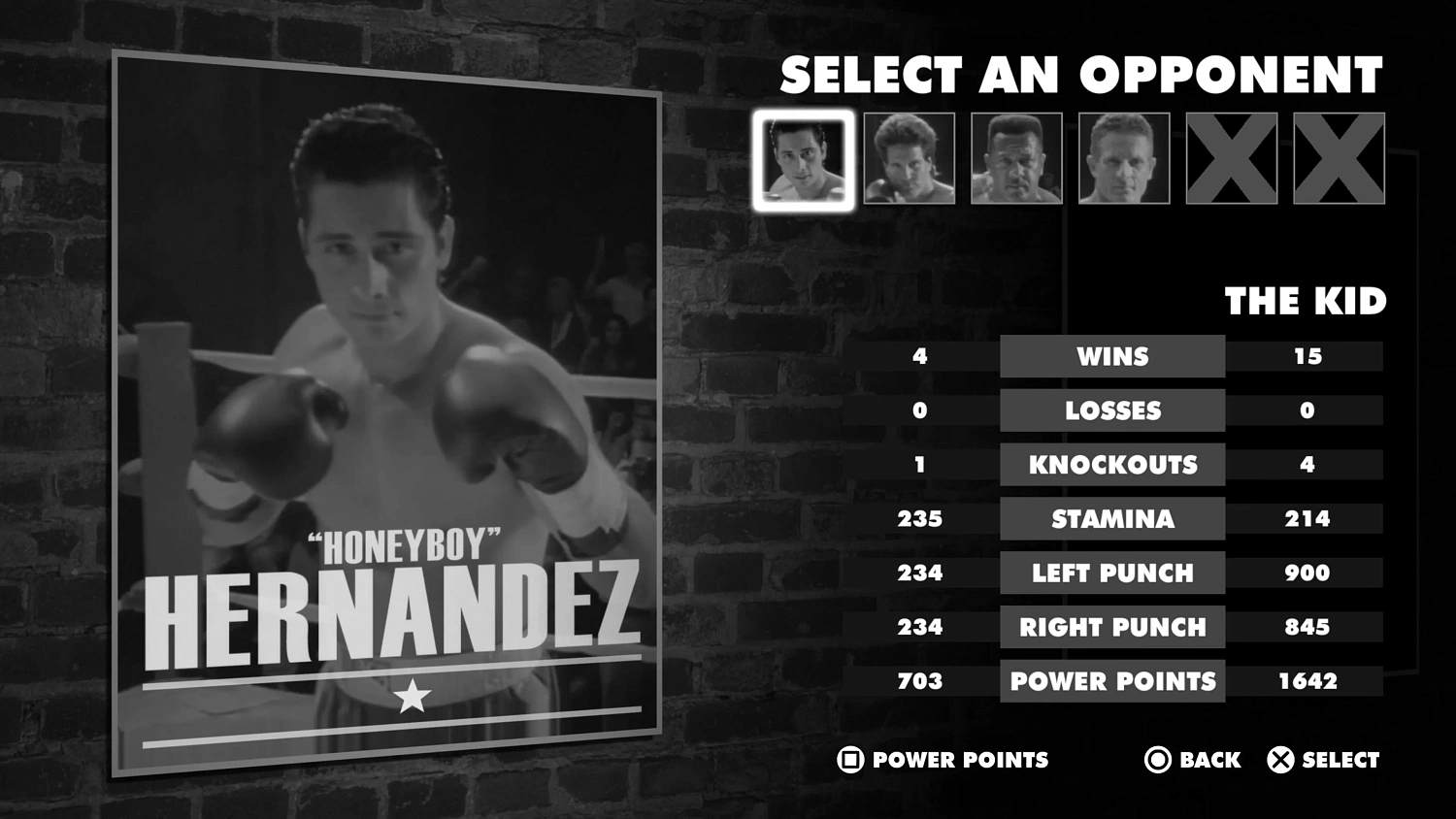1456x819 pixels.
Task: Click the KNOCKOUTS stat label
Action: (x=1112, y=465)
